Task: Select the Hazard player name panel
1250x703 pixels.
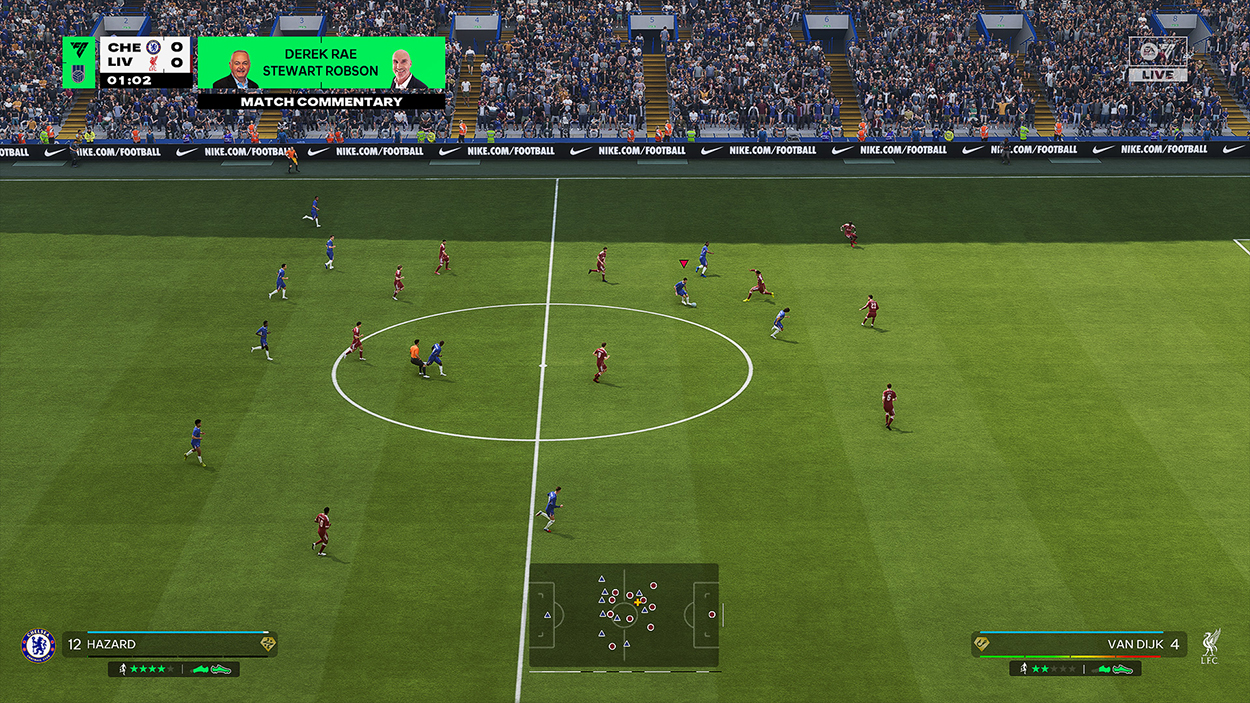Action: (170, 644)
